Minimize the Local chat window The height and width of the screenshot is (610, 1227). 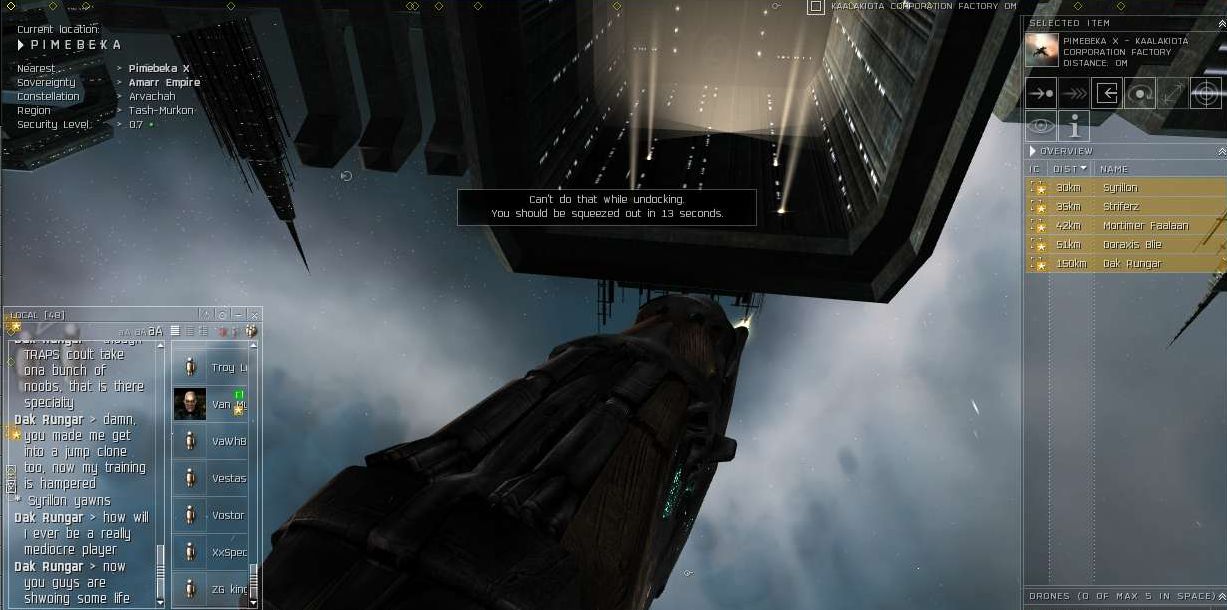point(238,315)
